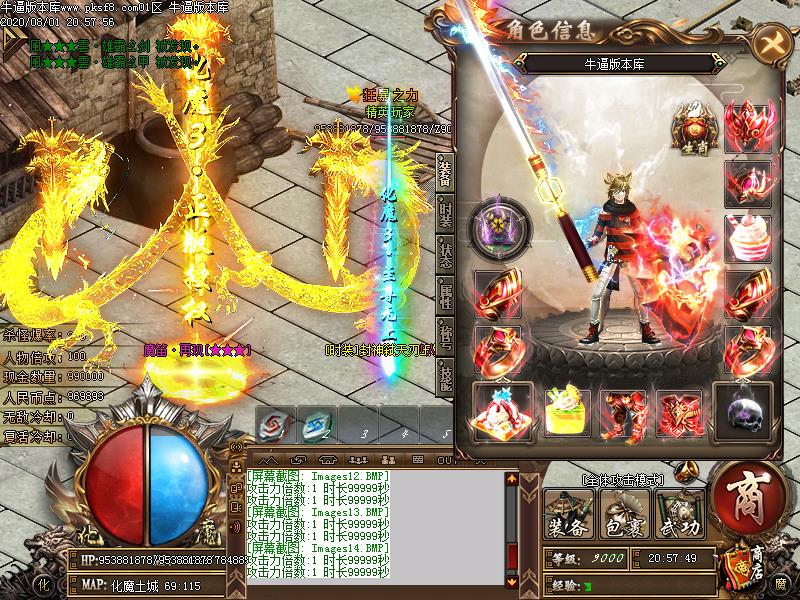Use the red rune stone hotbar slot
This screenshot has height=600, width=800.
tap(272, 426)
